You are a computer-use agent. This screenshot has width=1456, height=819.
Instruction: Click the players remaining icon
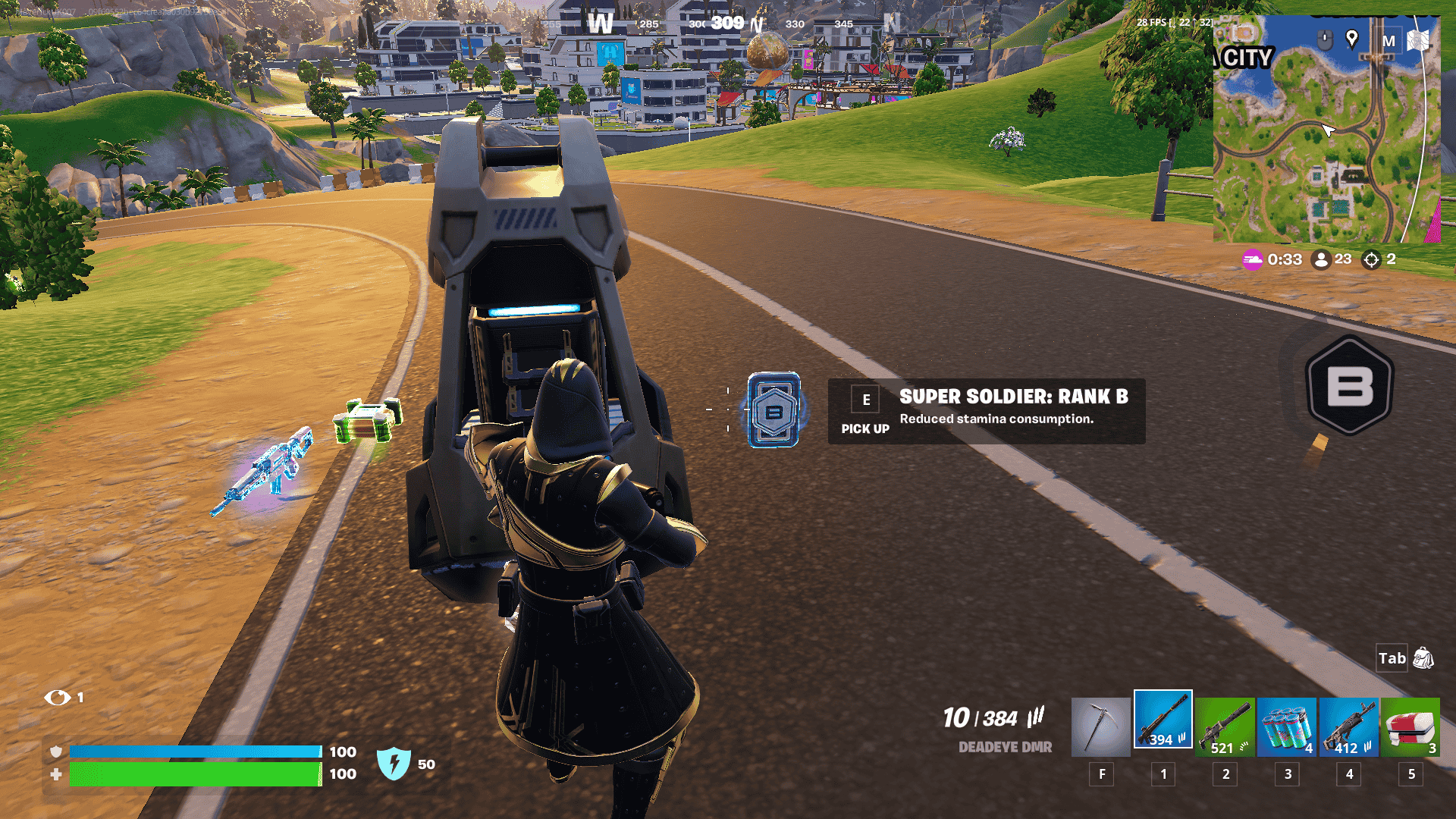click(x=1321, y=259)
